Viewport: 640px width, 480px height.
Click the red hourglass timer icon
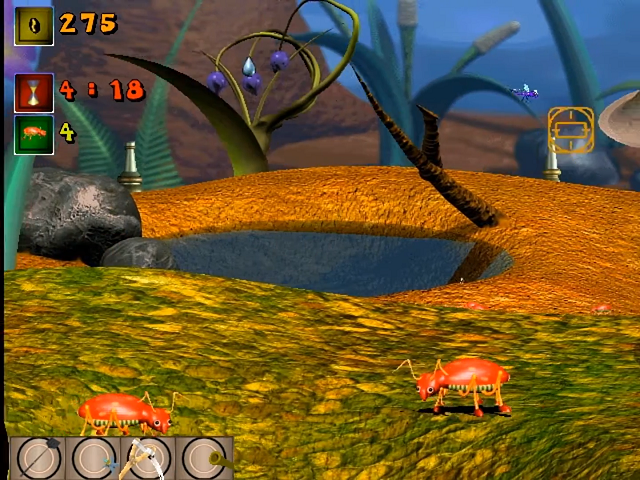[34, 92]
